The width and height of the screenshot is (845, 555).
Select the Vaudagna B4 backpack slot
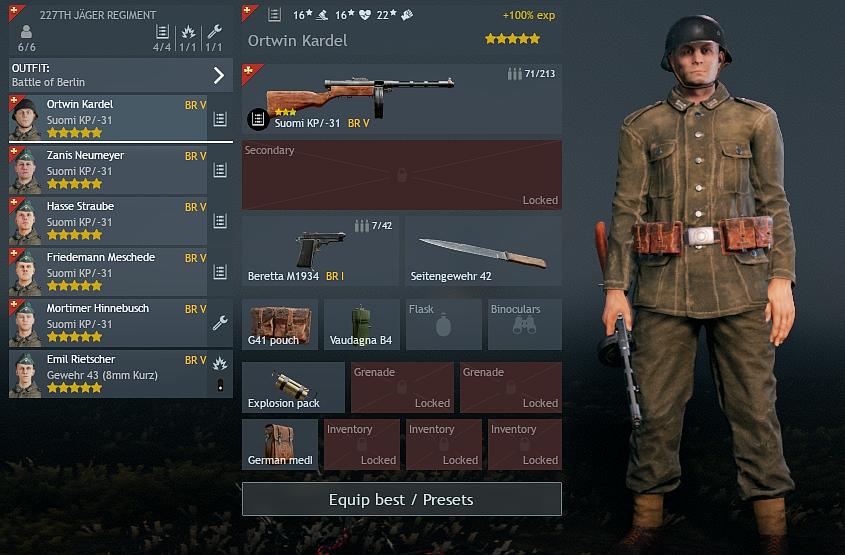[361, 324]
